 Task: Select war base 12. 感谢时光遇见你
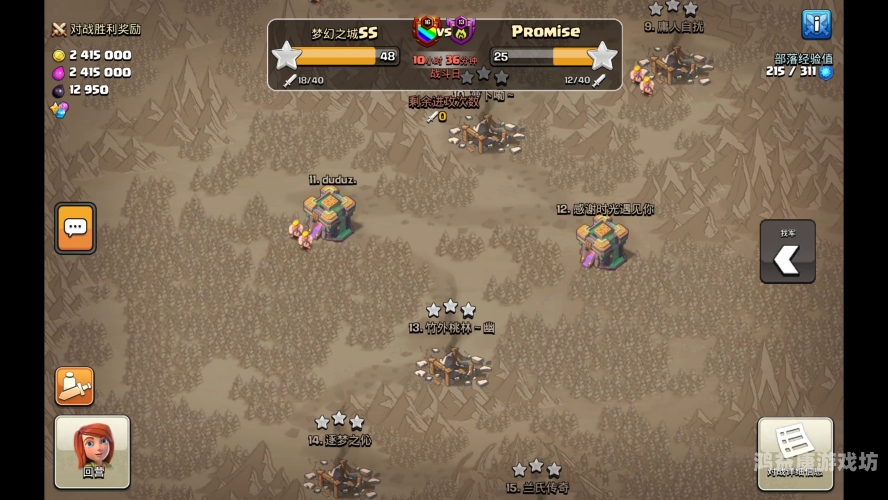(603, 243)
